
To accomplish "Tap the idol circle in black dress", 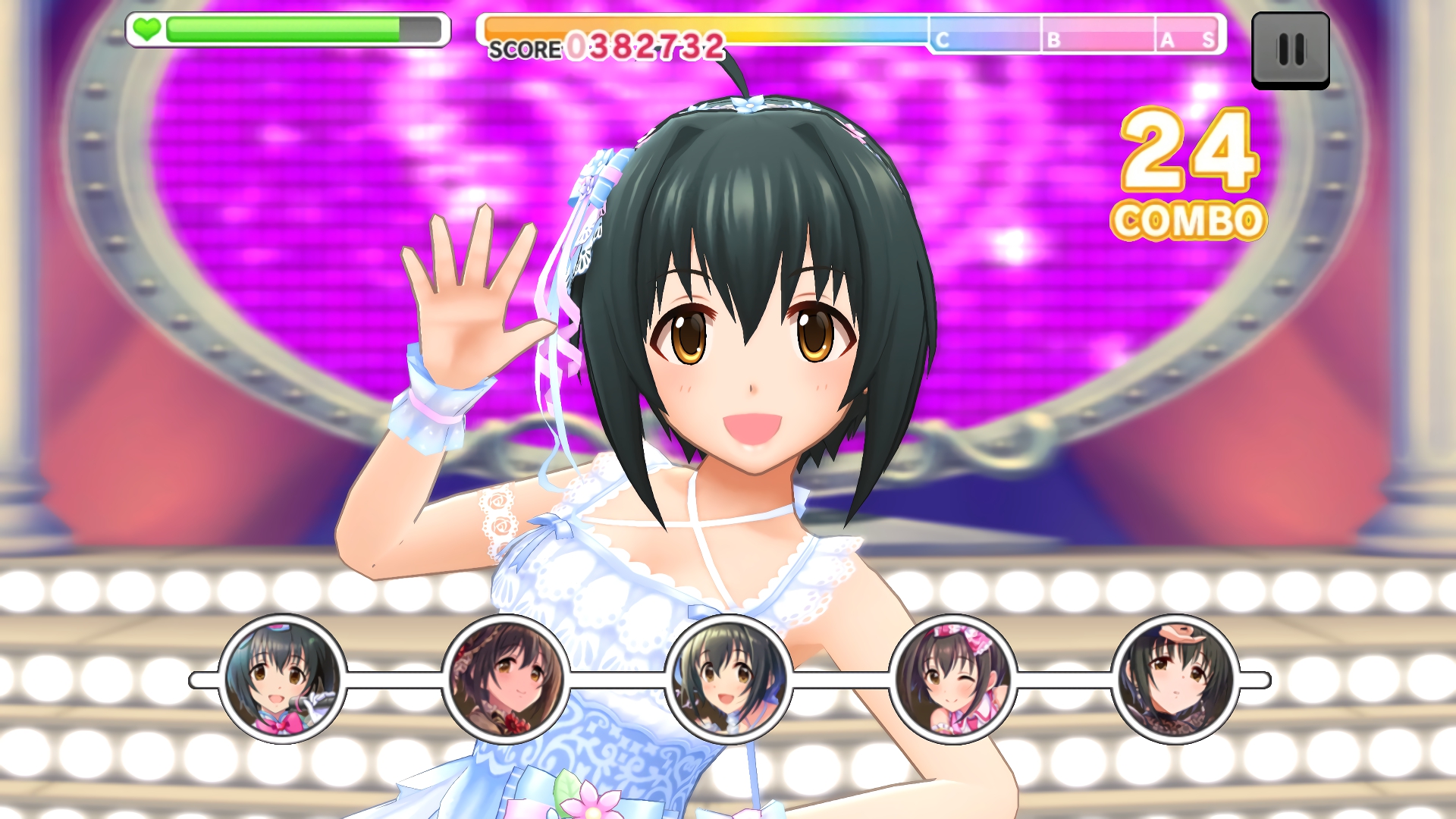I will click(1175, 679).
